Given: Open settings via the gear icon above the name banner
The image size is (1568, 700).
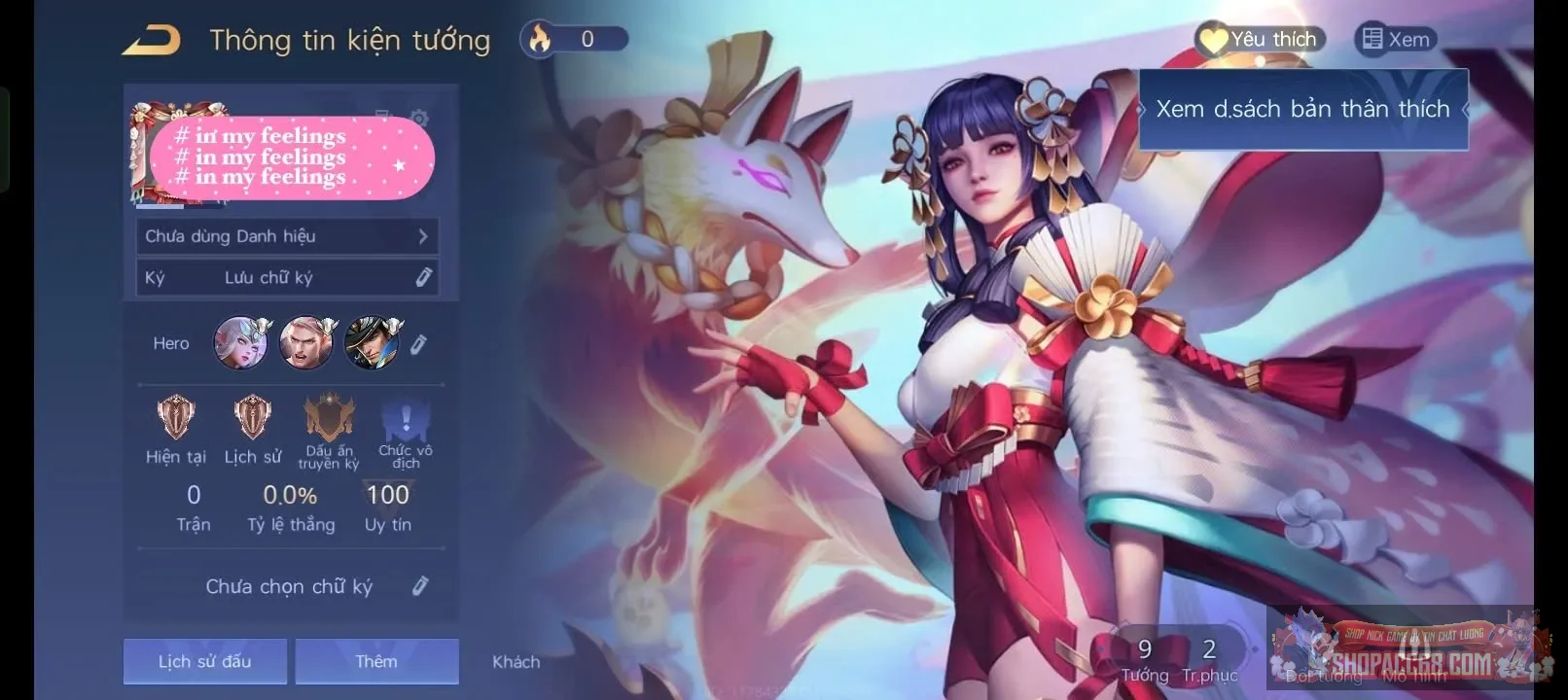Looking at the screenshot, I should click(x=418, y=118).
